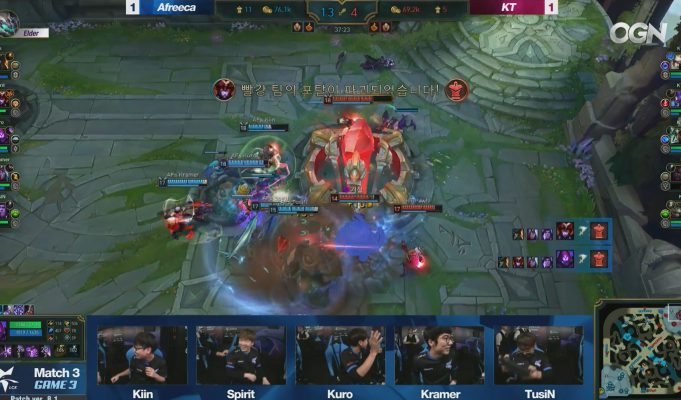Click the OGN channel logo
The height and width of the screenshot is (400, 681).
tap(637, 33)
